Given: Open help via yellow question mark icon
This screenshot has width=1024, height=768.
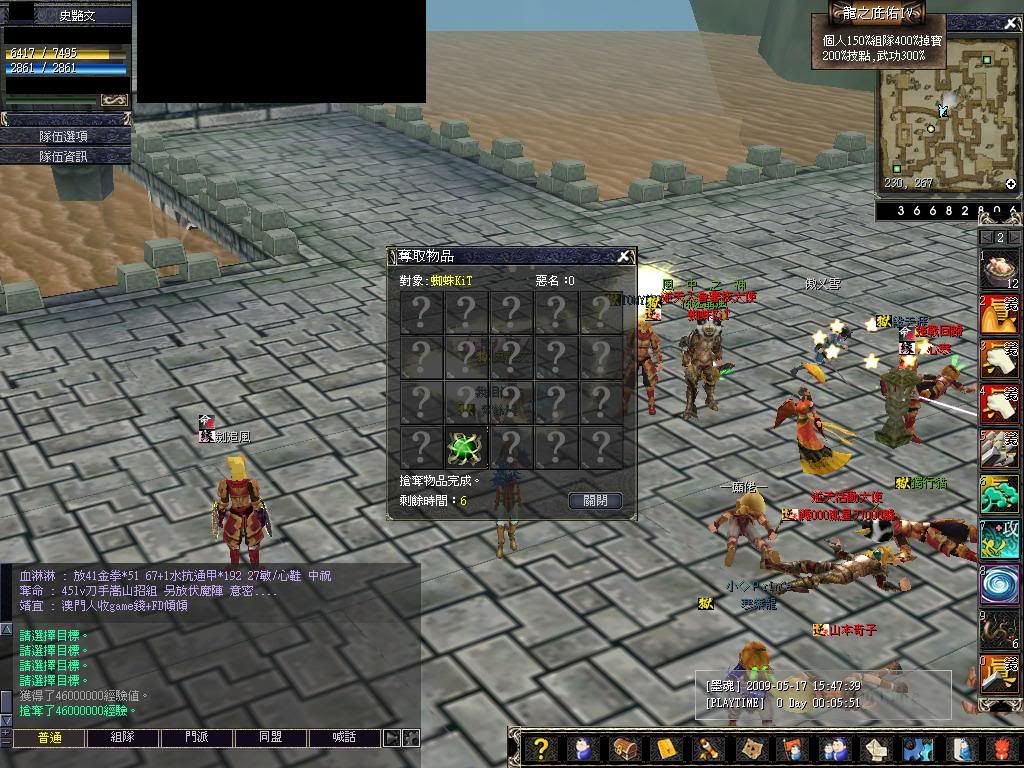Looking at the screenshot, I should tap(541, 748).
